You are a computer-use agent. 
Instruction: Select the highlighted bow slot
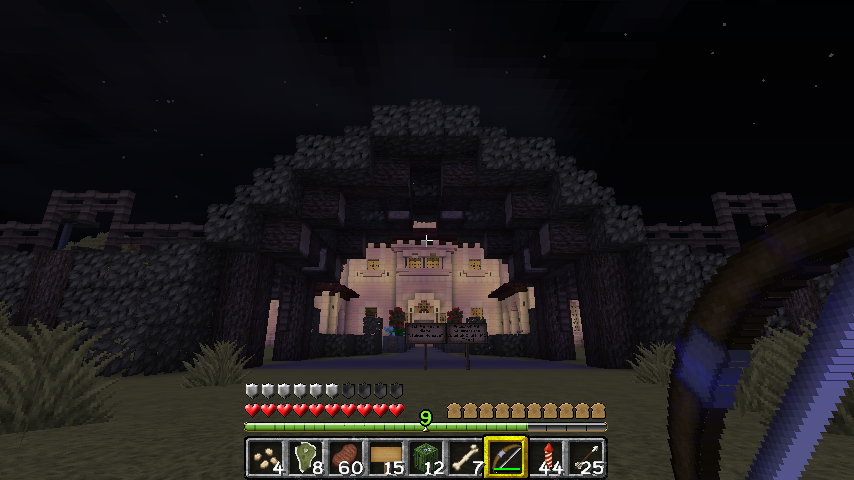coord(505,457)
